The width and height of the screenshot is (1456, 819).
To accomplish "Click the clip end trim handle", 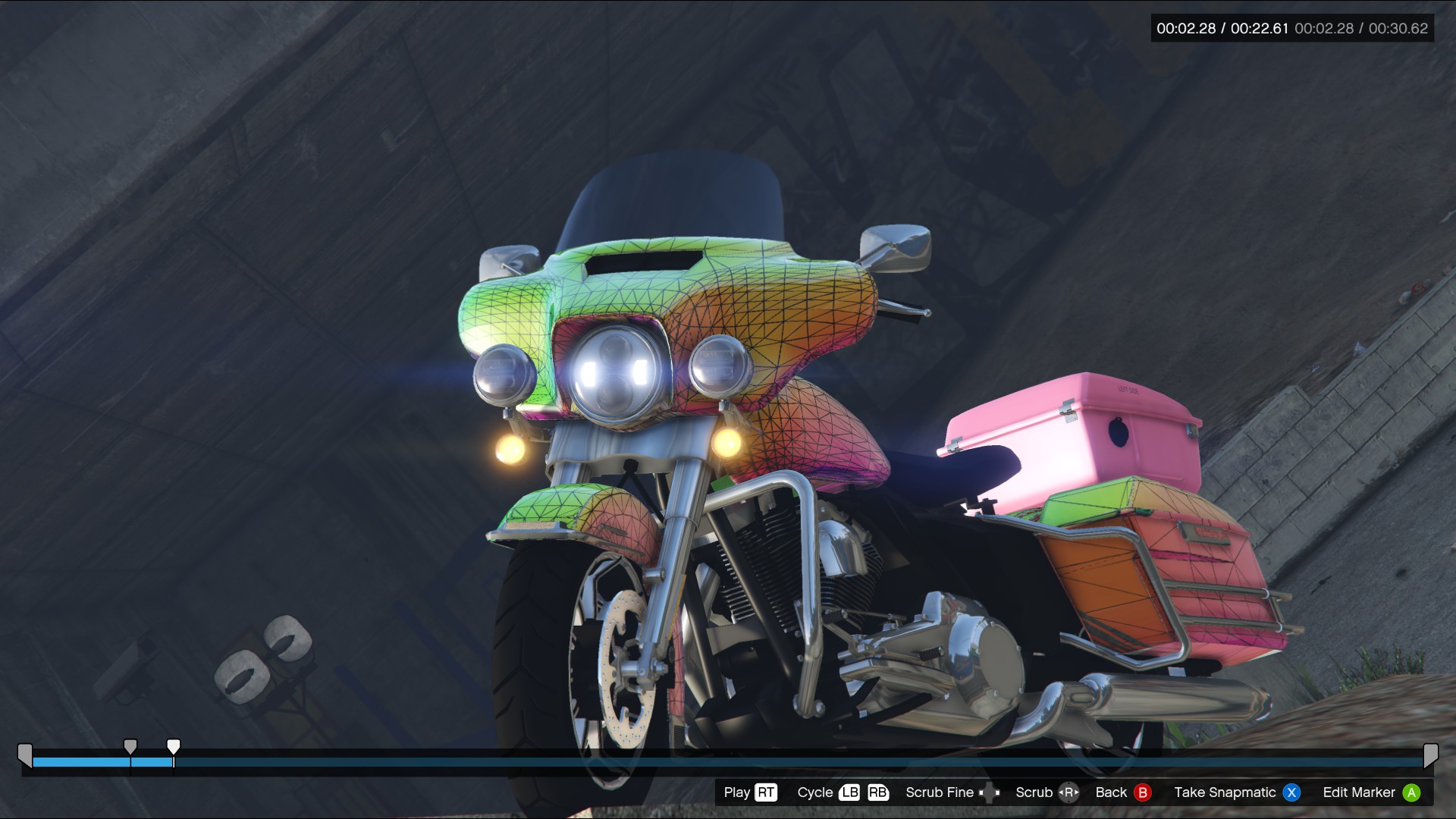I will 1430,755.
